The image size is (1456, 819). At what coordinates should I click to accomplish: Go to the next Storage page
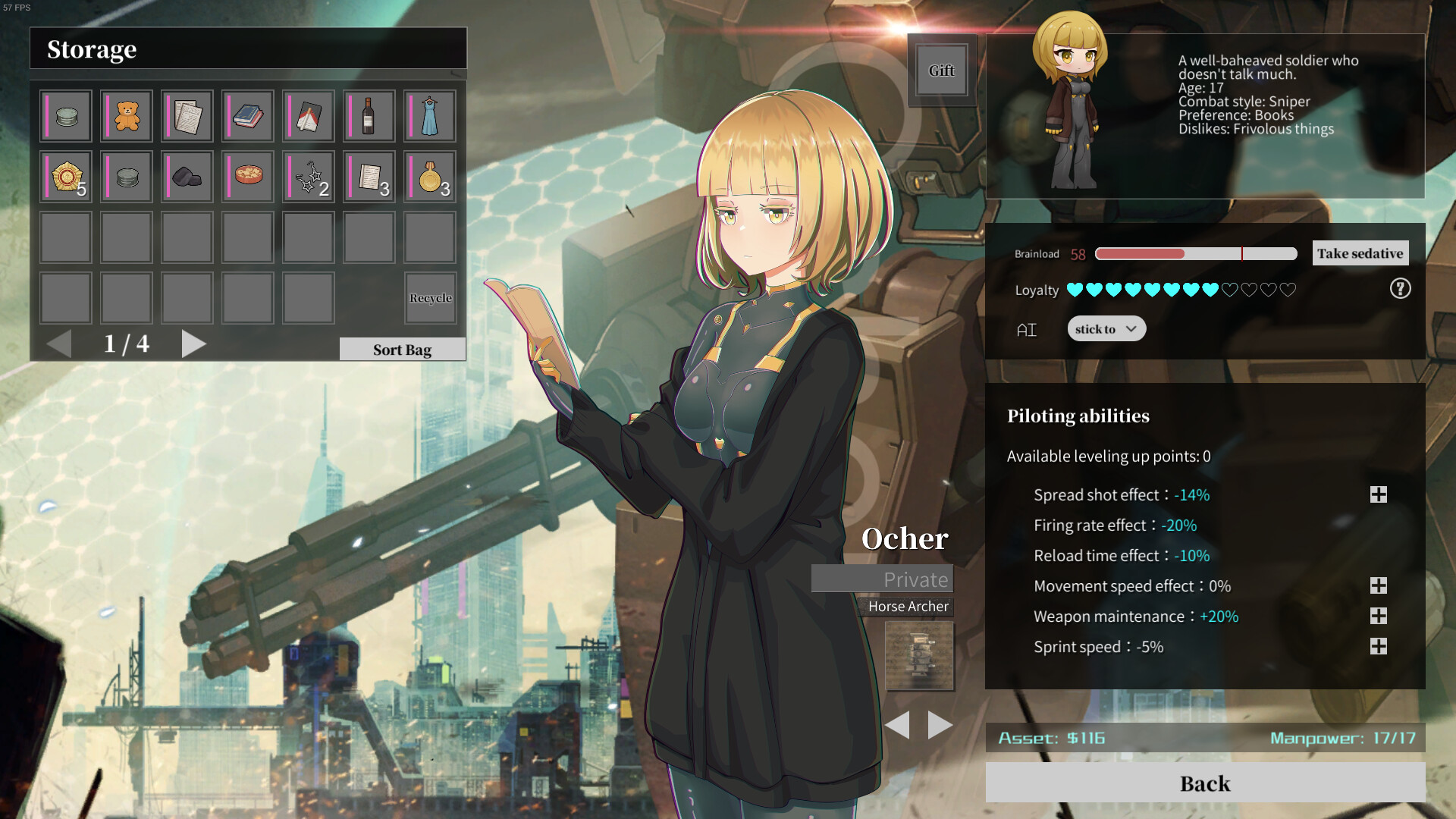(194, 344)
